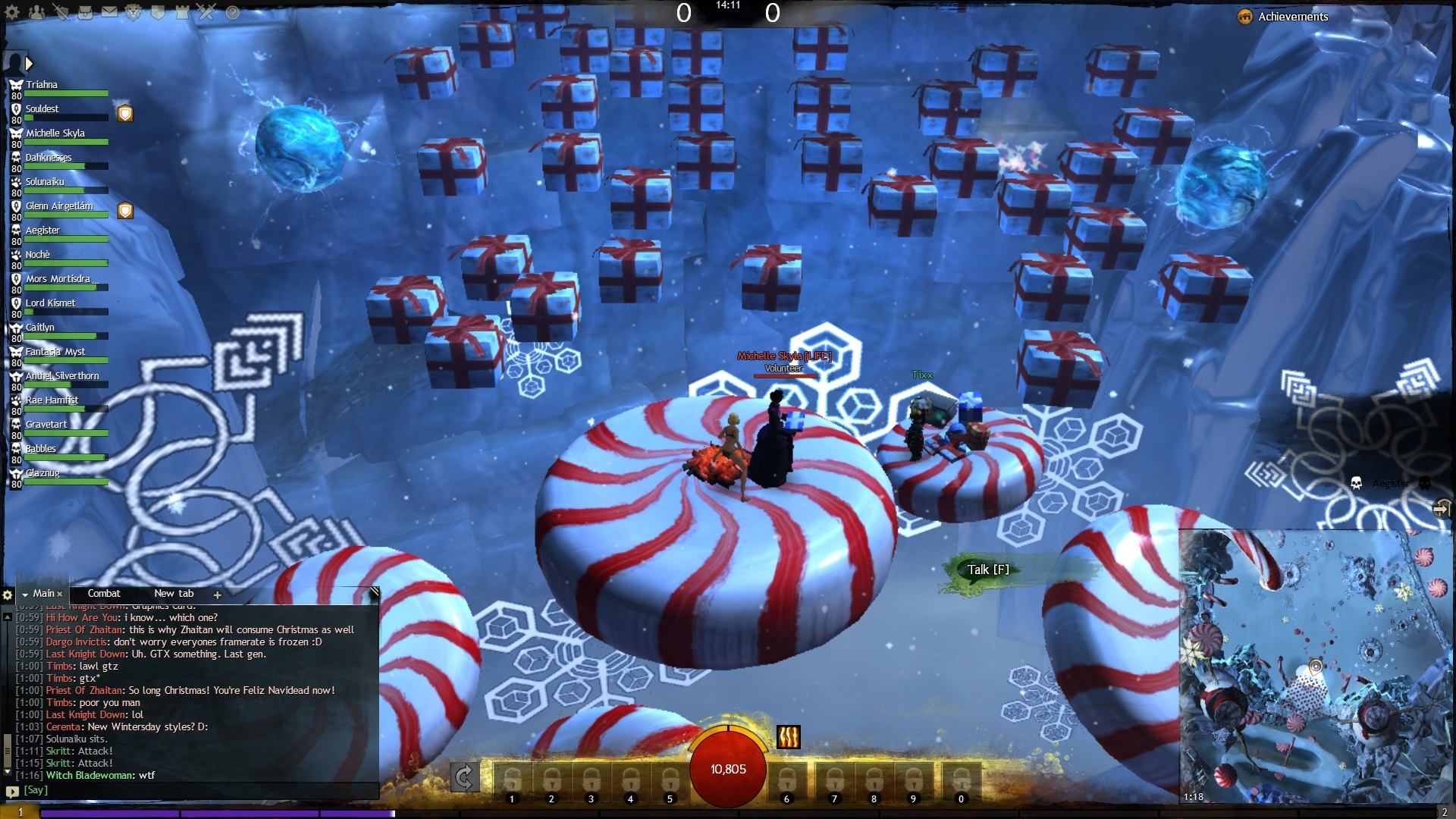Image resolution: width=1456 pixels, height=819 pixels.
Task: Open the inventory bag icon
Action: (x=86, y=12)
